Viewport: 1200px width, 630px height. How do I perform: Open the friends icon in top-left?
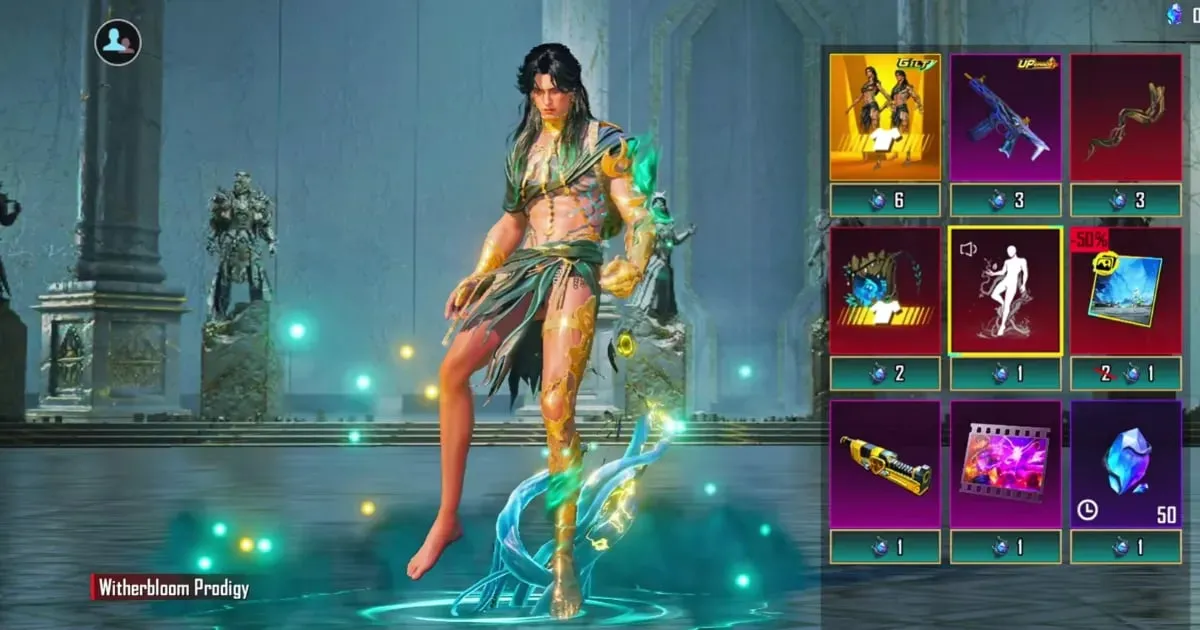(x=118, y=42)
